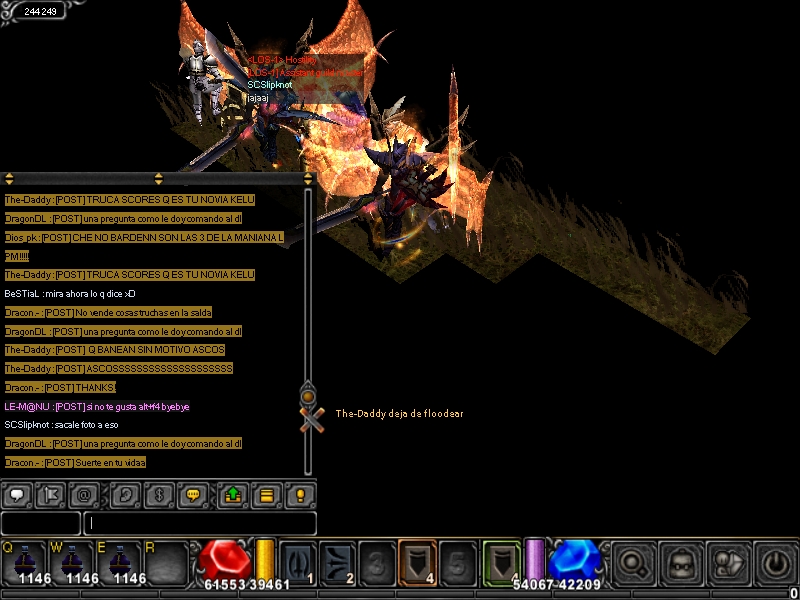Click the yellow exclamation mark notice button
This screenshot has width=800, height=600.
click(x=299, y=495)
